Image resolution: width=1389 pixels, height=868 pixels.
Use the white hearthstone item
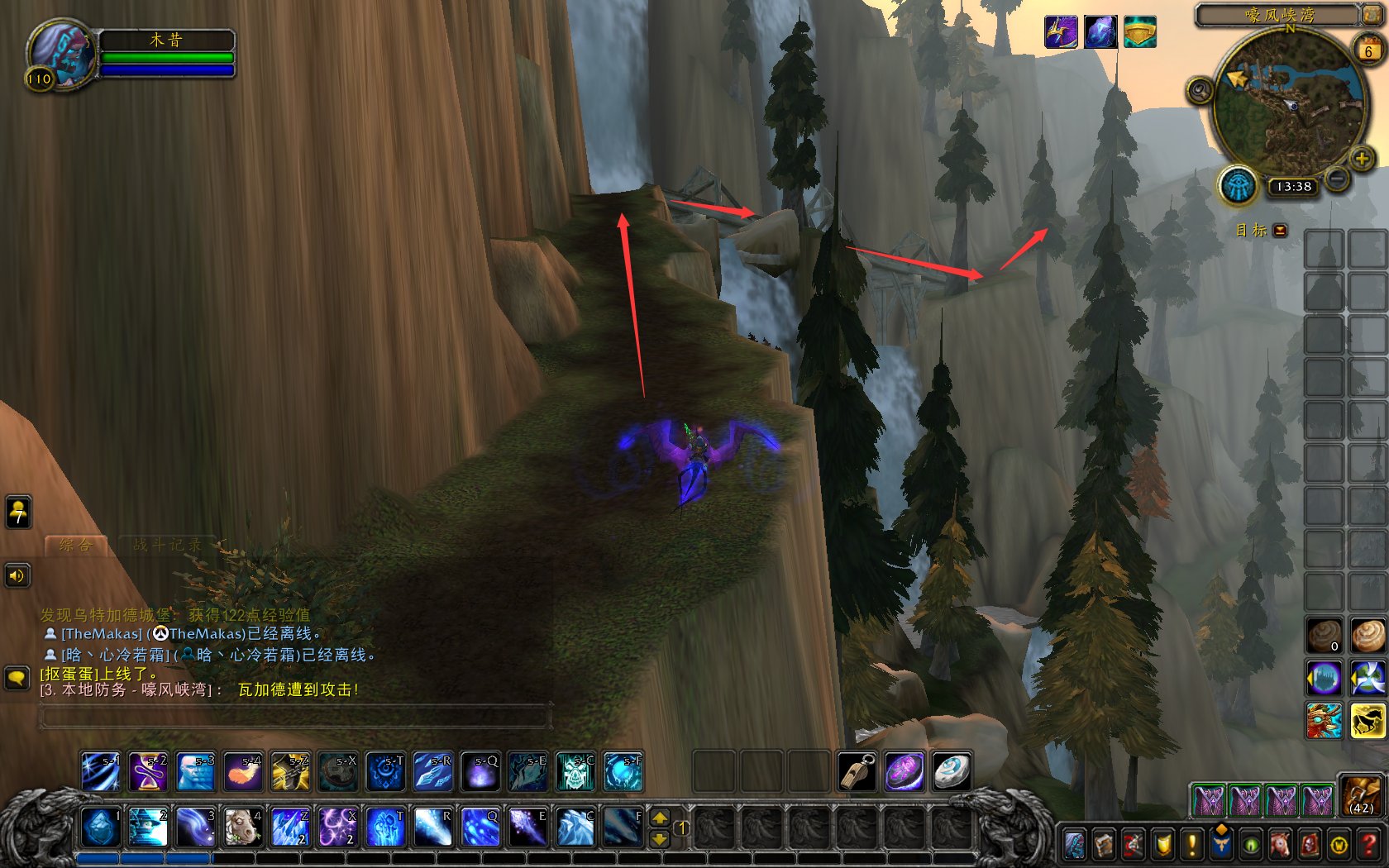(952, 772)
